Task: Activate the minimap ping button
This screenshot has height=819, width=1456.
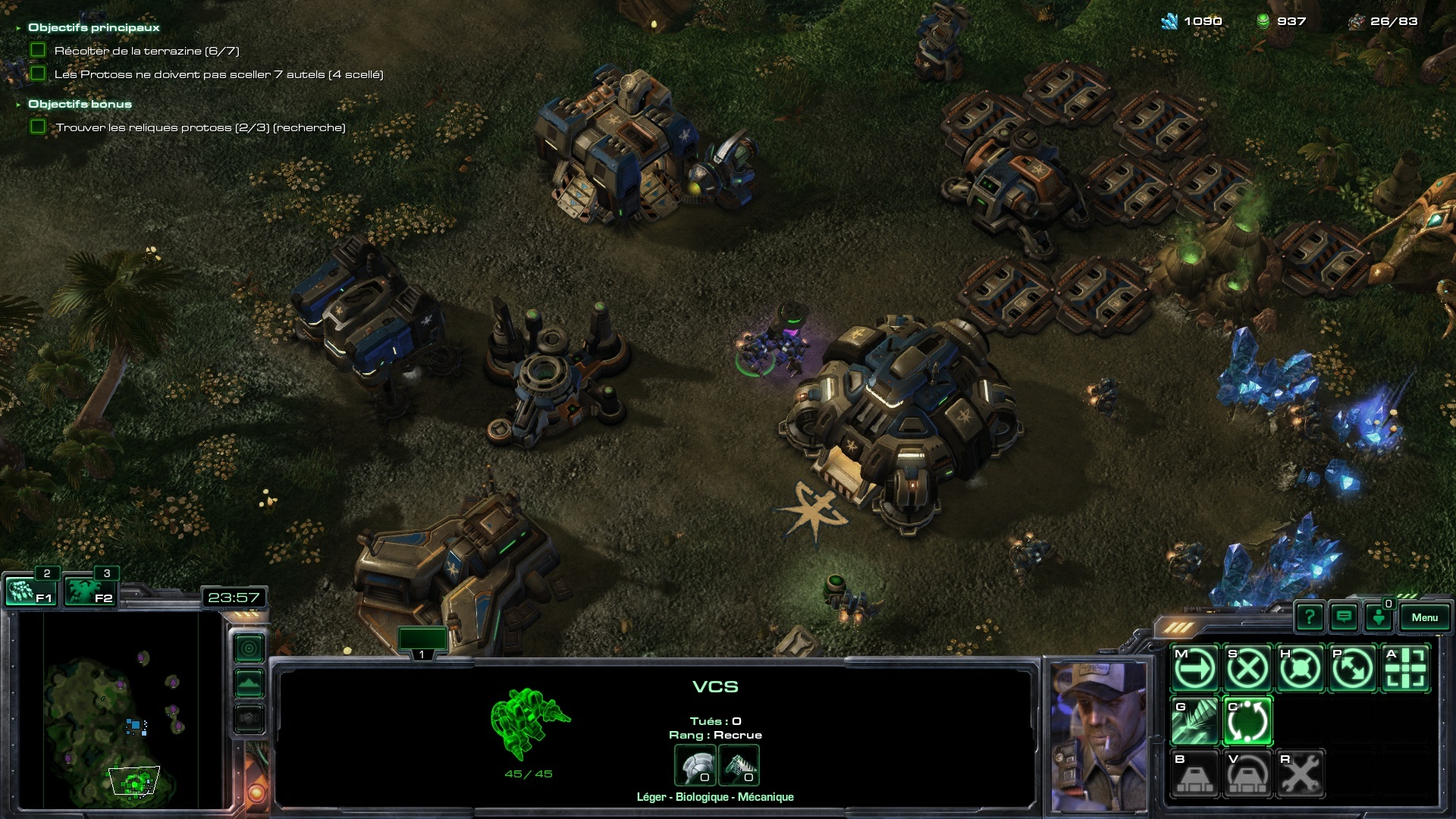Action: (x=249, y=648)
